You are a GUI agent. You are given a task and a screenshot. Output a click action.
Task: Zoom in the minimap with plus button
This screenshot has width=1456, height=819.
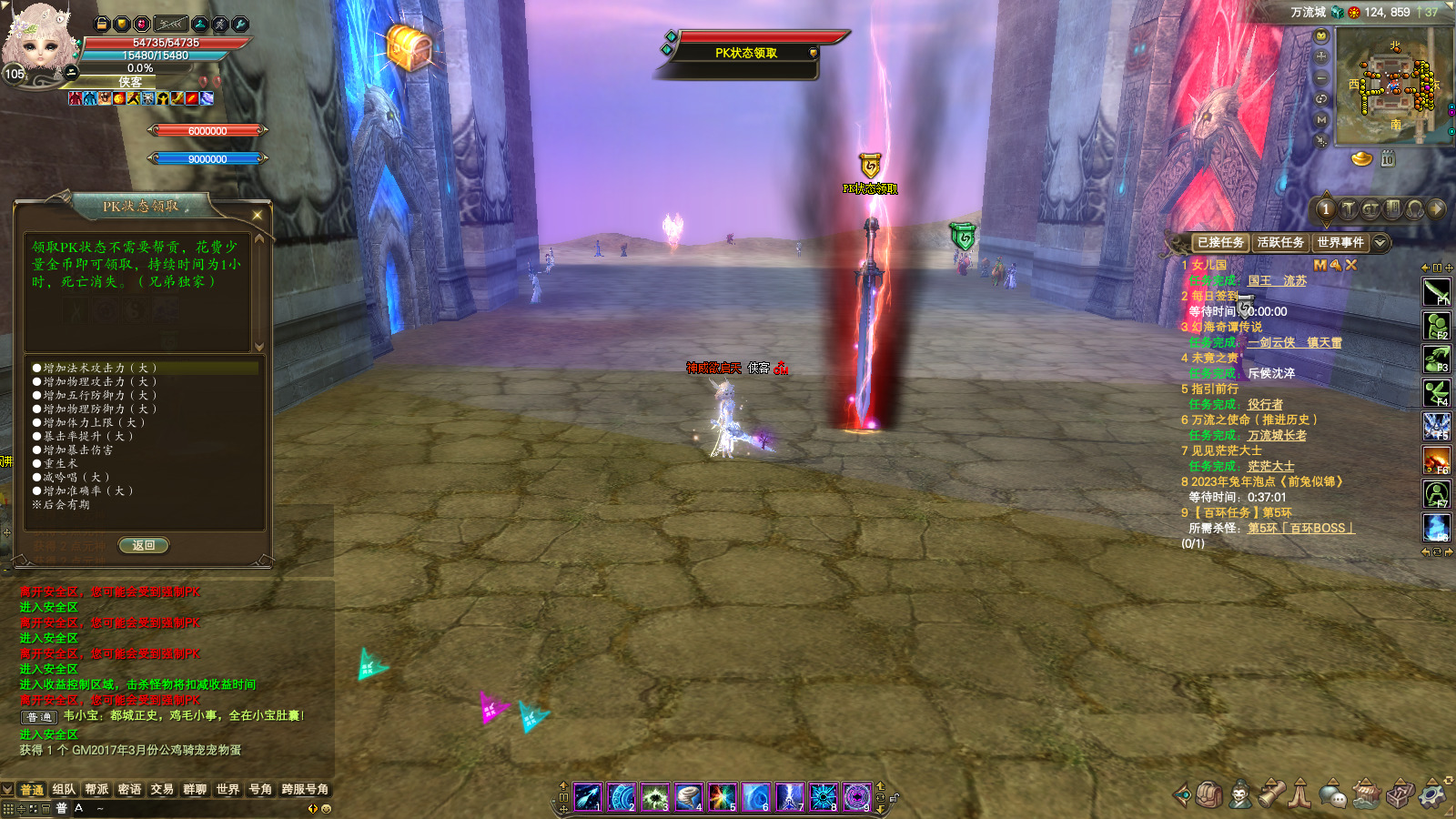[x=1321, y=56]
